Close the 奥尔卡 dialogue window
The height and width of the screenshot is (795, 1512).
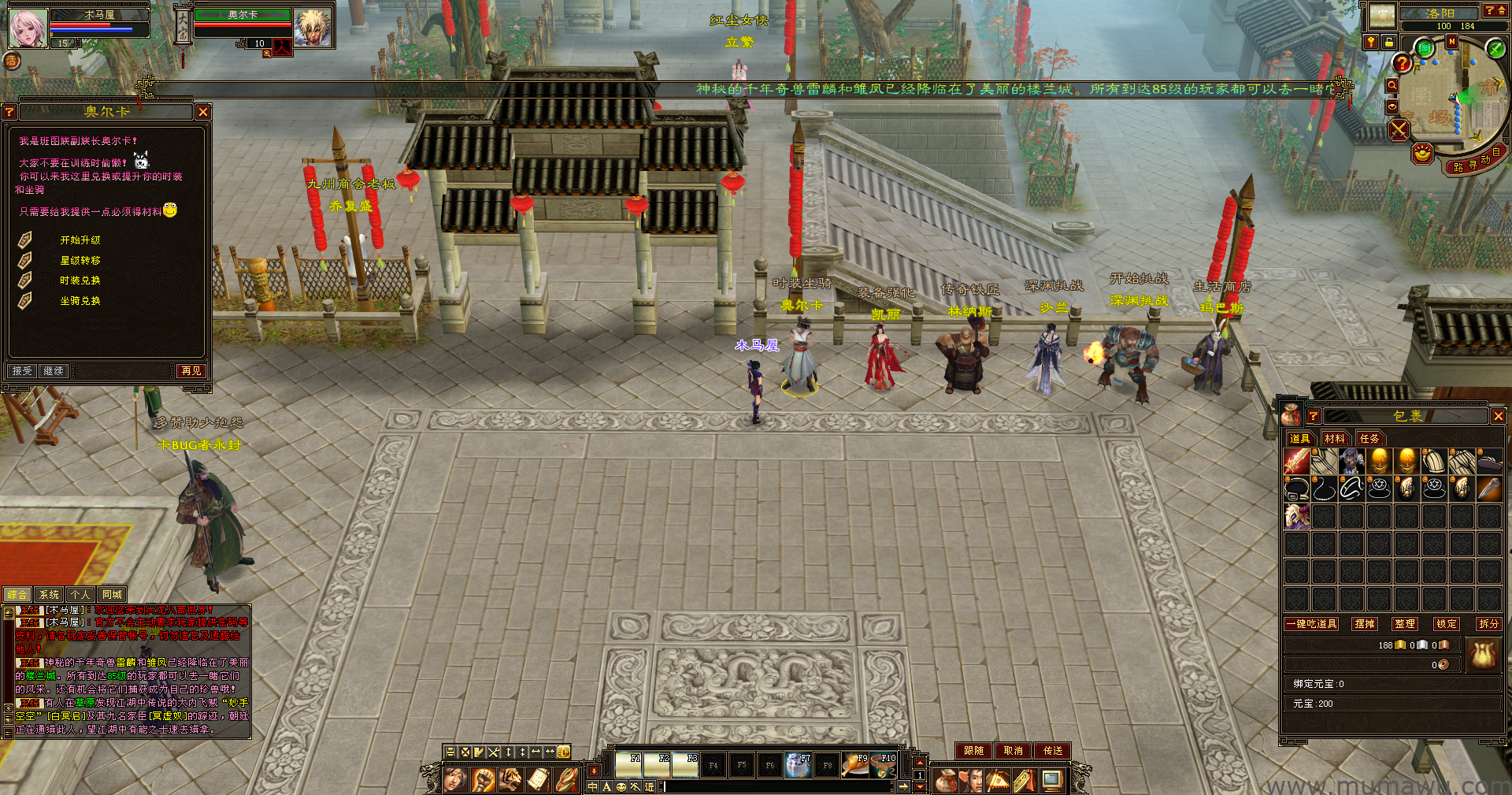click(x=203, y=112)
